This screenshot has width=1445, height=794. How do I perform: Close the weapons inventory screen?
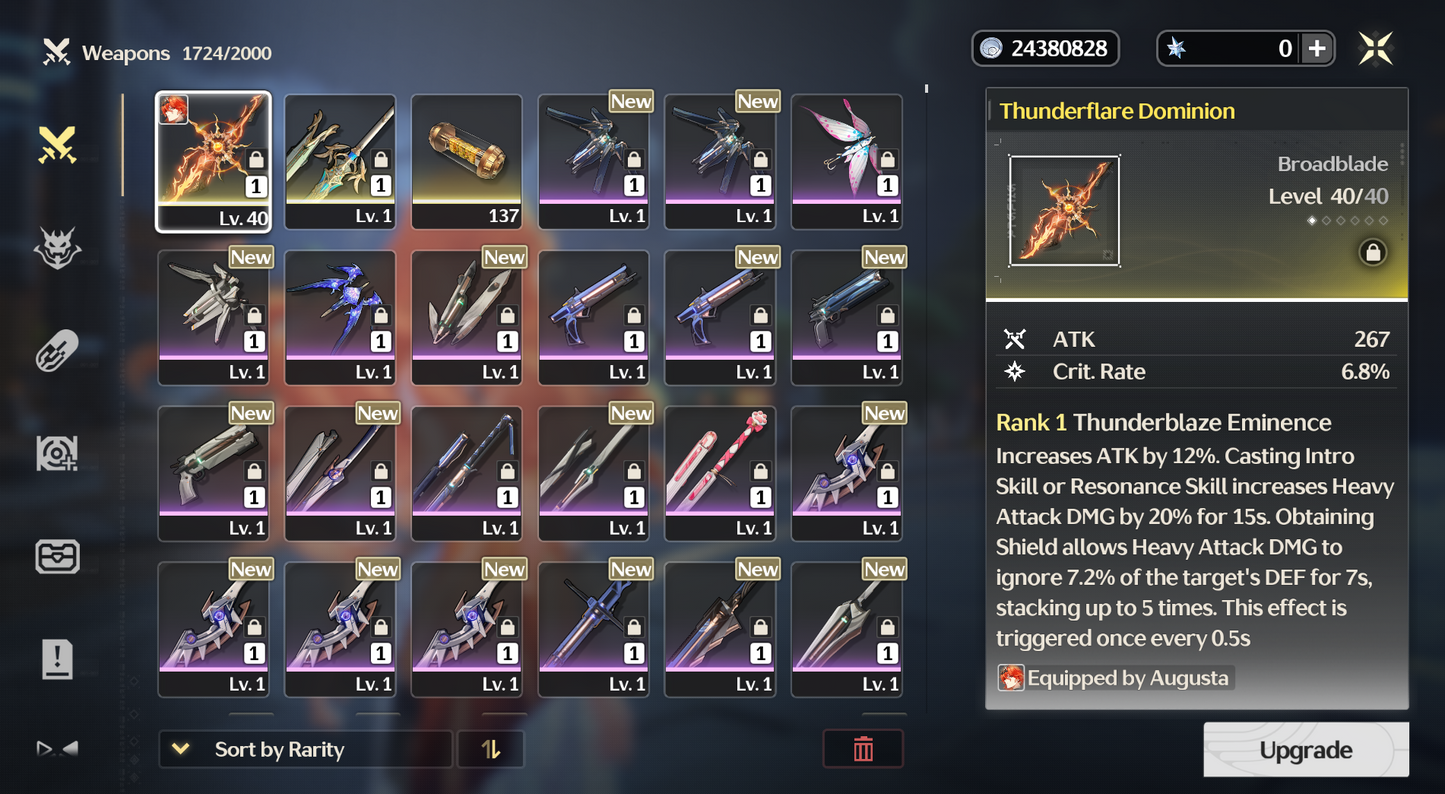click(1376, 49)
